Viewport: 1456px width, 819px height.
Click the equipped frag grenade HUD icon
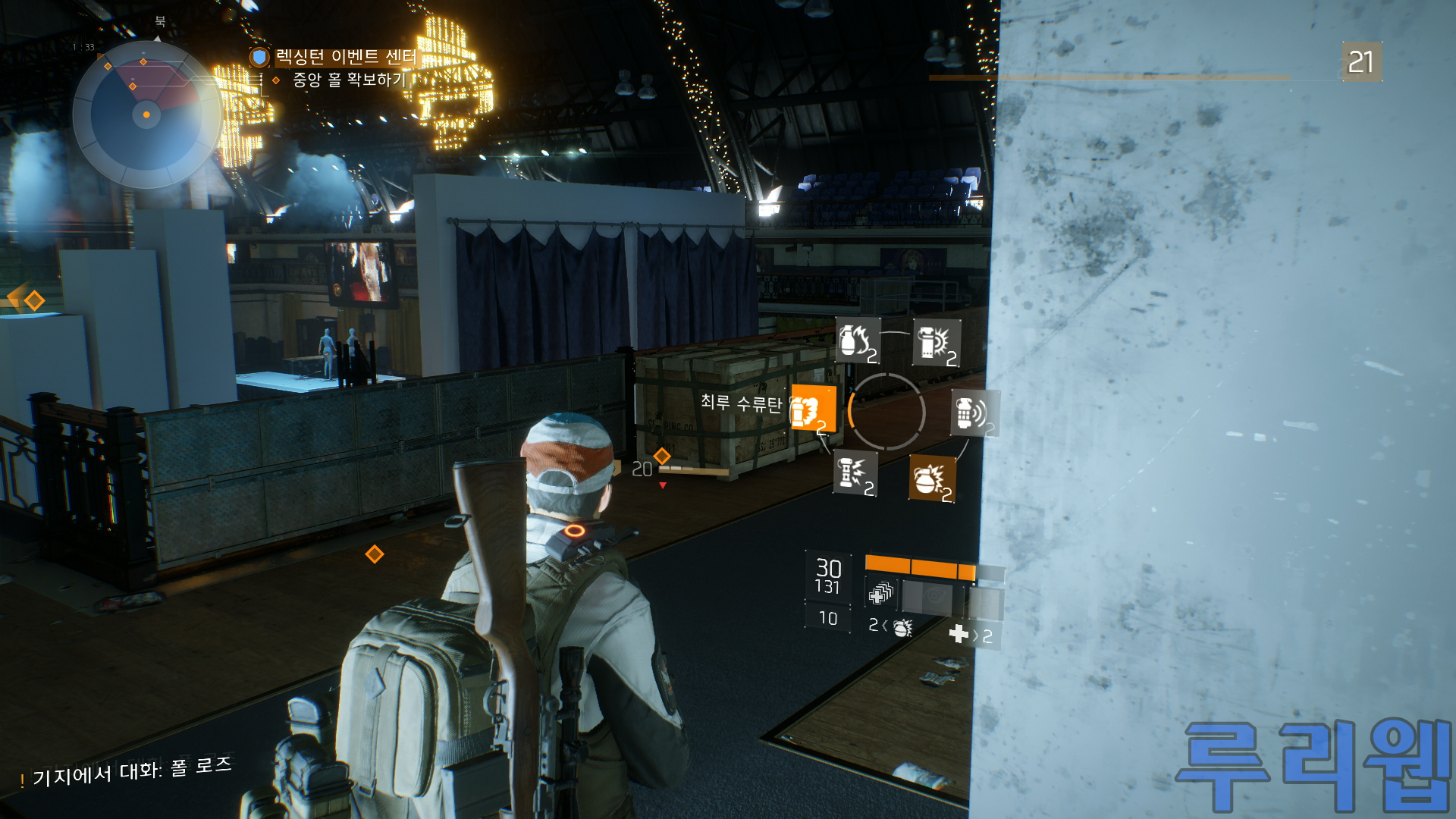[x=902, y=628]
